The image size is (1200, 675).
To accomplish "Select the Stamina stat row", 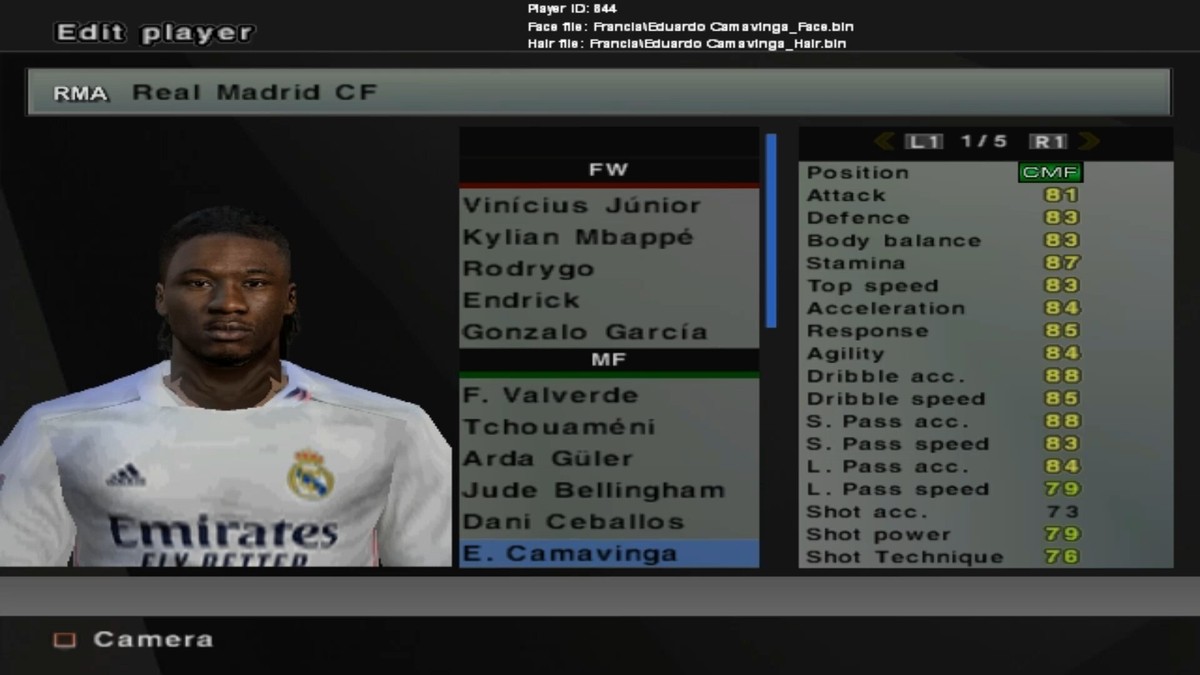I will (x=942, y=263).
